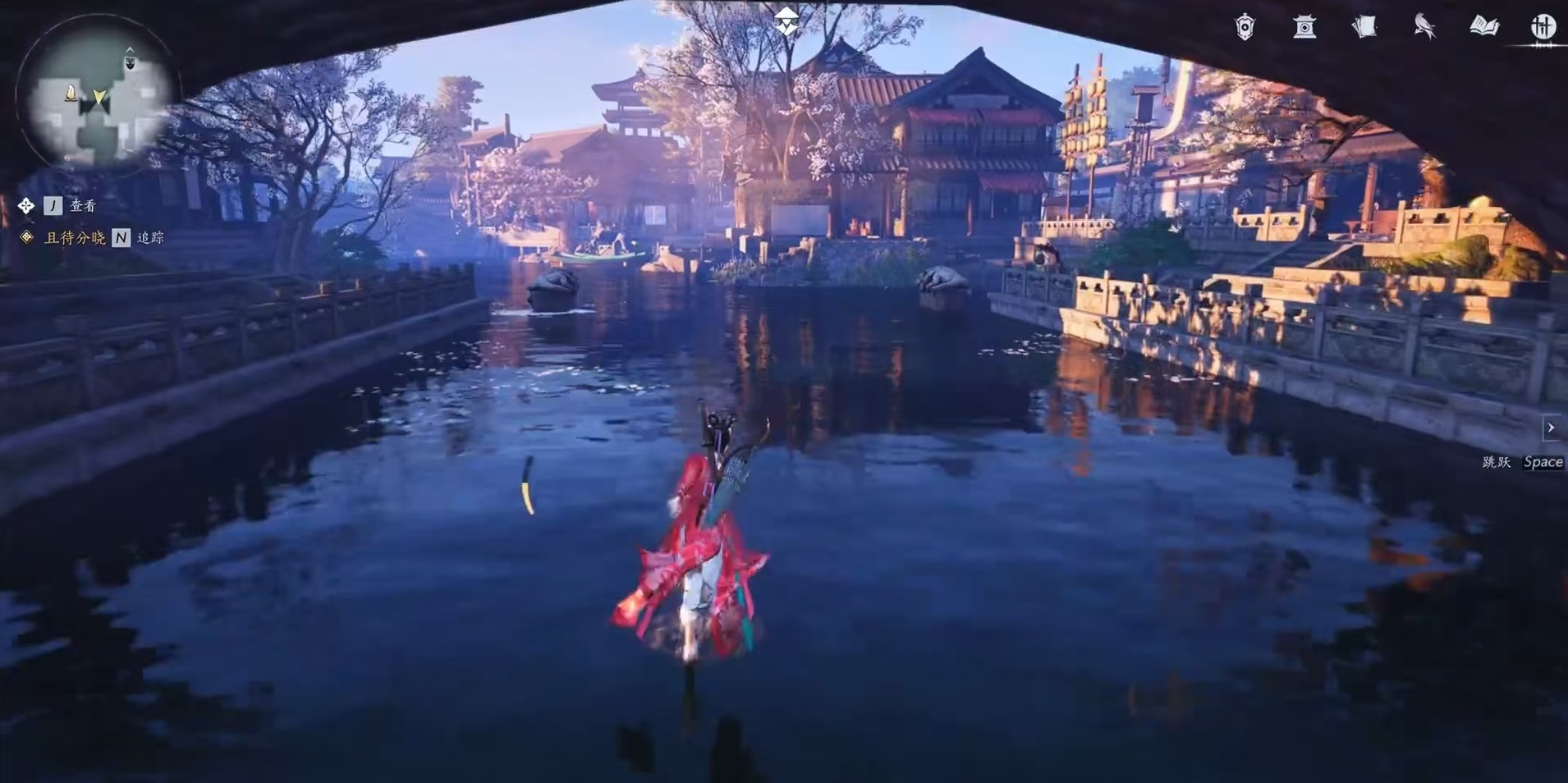Open the stacked papers icon
The image size is (1568, 783).
click(1364, 27)
